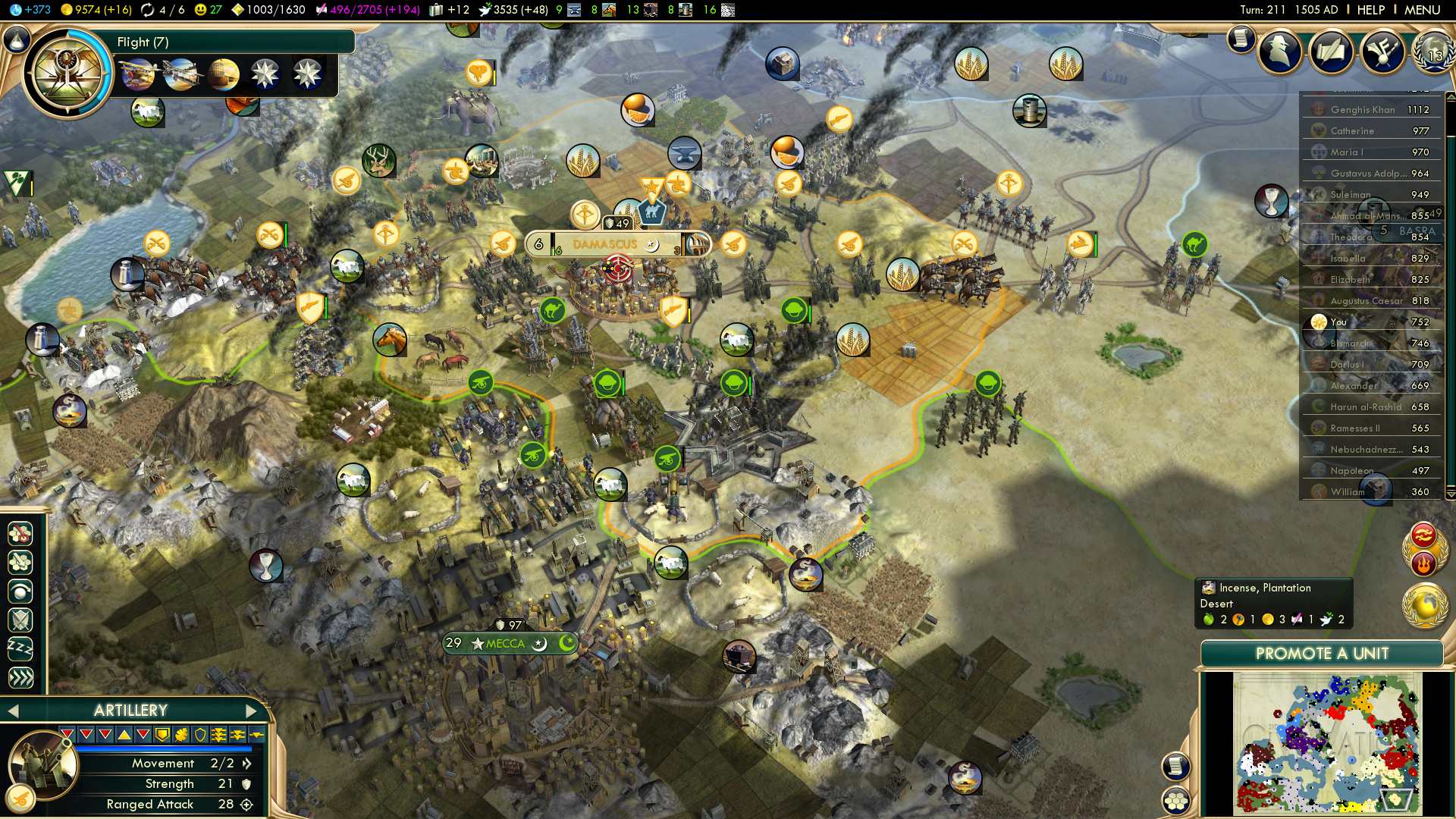Open the HELP Civilopedia
The height and width of the screenshot is (819, 1456).
[x=1370, y=10]
